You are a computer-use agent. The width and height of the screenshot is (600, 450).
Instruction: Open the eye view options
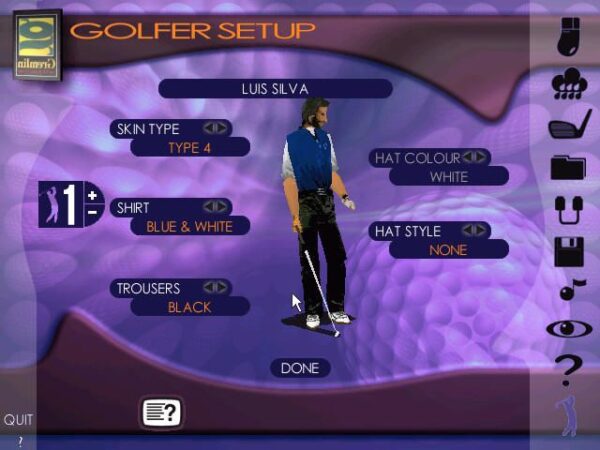[568, 327]
